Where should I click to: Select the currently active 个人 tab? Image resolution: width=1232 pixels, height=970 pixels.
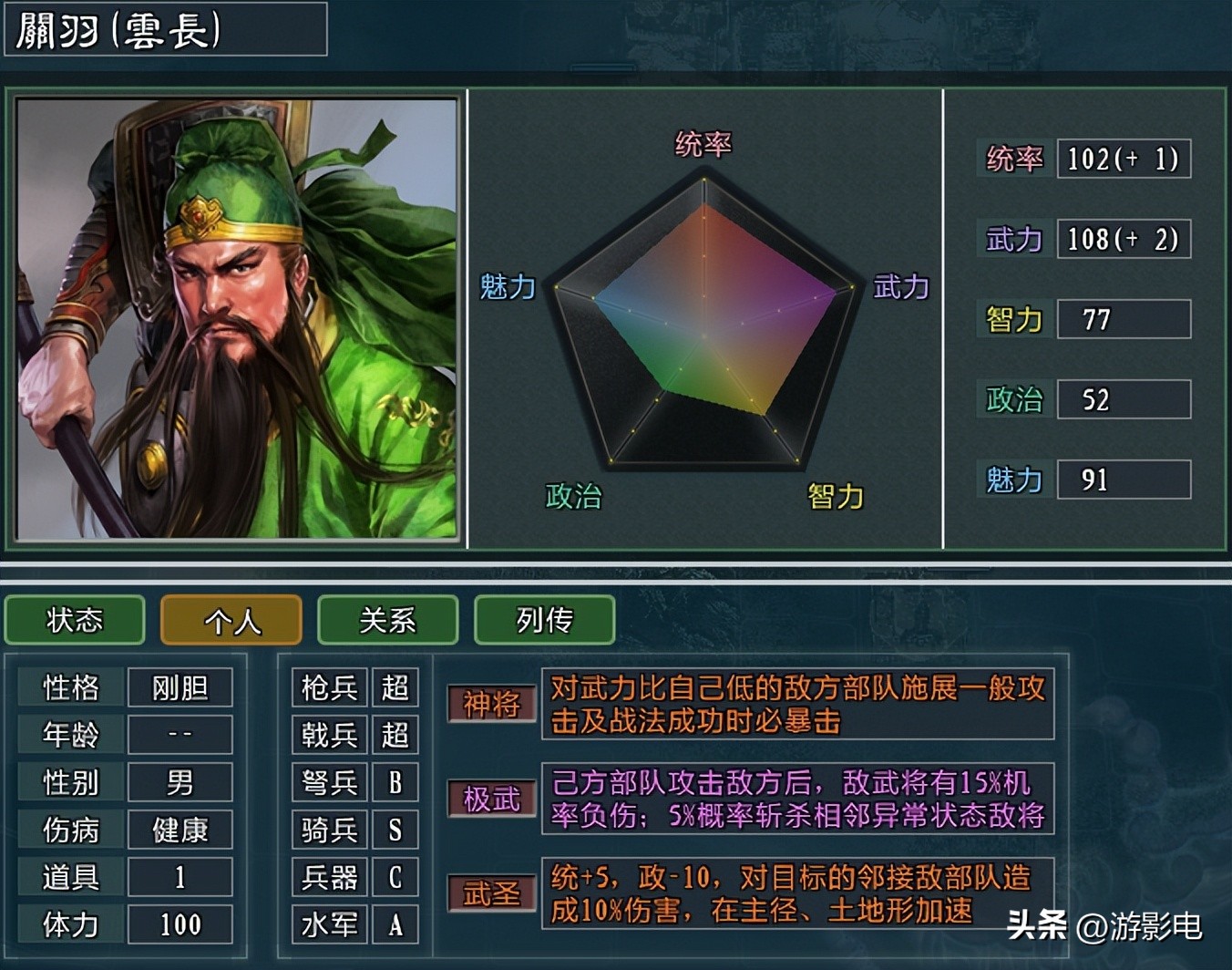(x=231, y=621)
